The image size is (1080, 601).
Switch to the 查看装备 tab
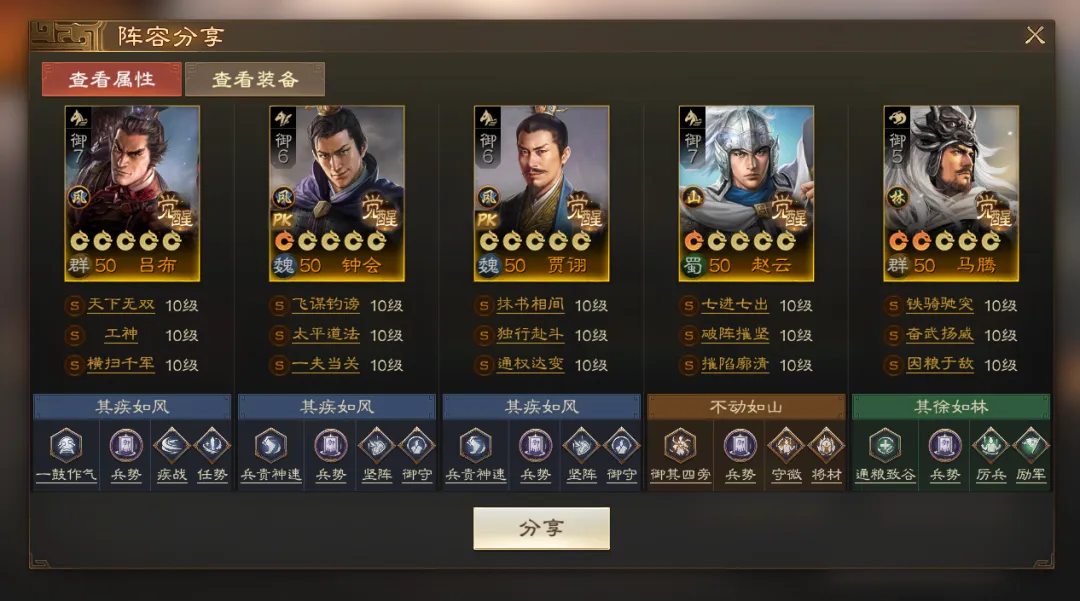[255, 79]
